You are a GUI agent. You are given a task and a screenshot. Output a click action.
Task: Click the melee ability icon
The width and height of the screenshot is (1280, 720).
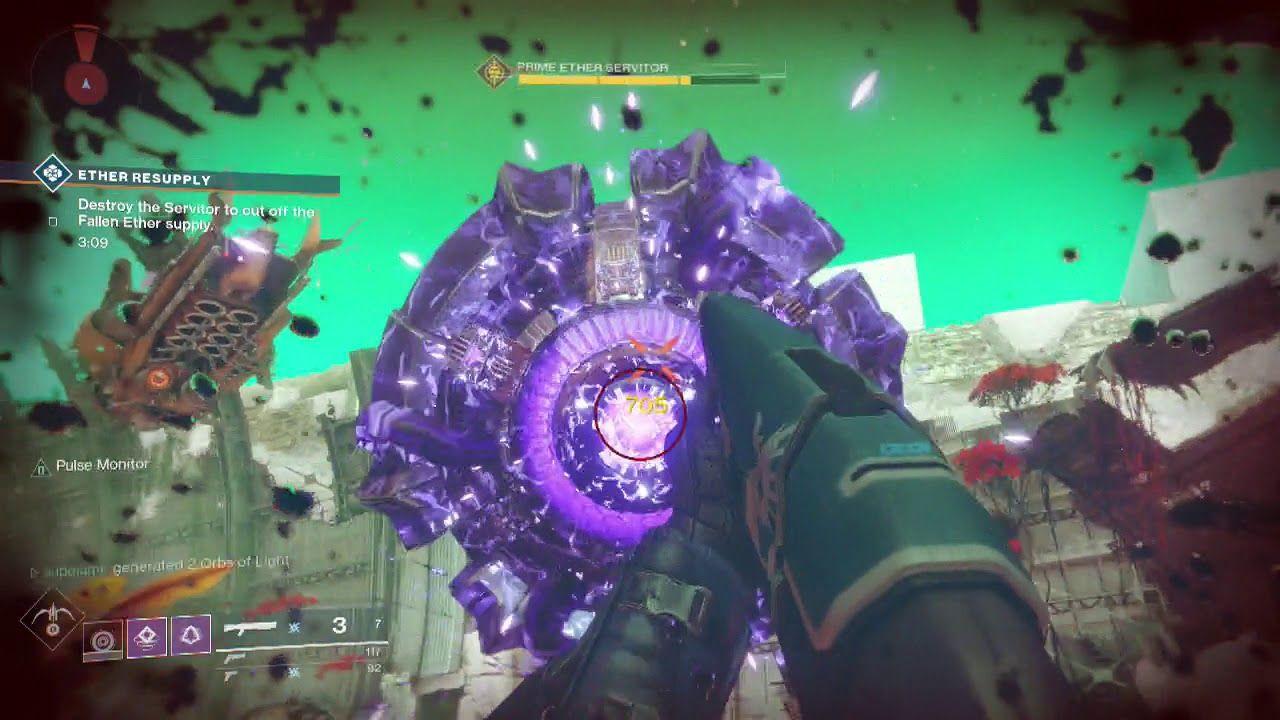tap(147, 635)
